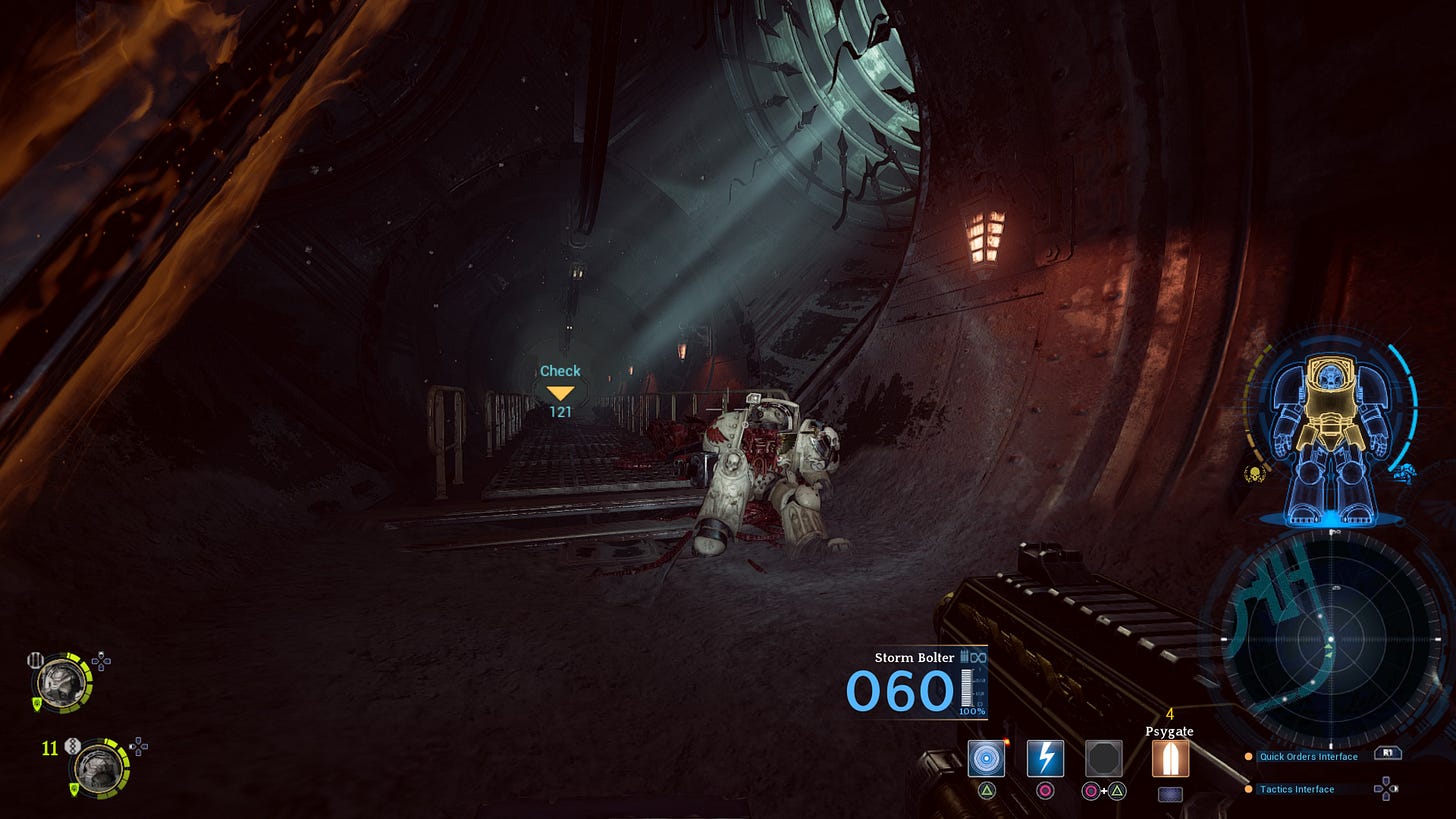Open the Tactics Interface

point(1297,789)
